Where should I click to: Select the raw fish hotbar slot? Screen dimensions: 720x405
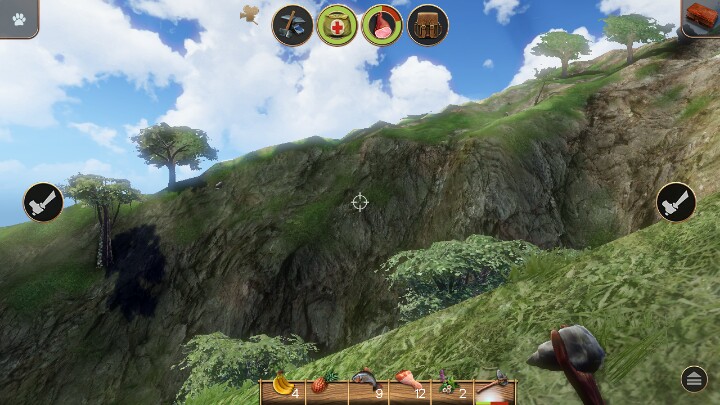[364, 386]
